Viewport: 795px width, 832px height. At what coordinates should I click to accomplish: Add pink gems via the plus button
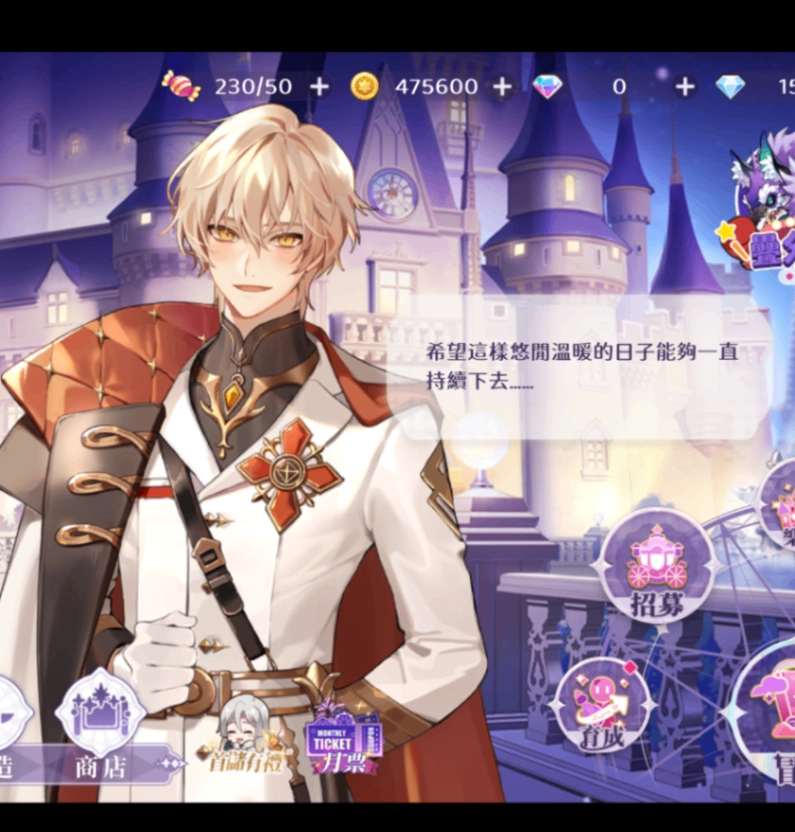[x=684, y=87]
